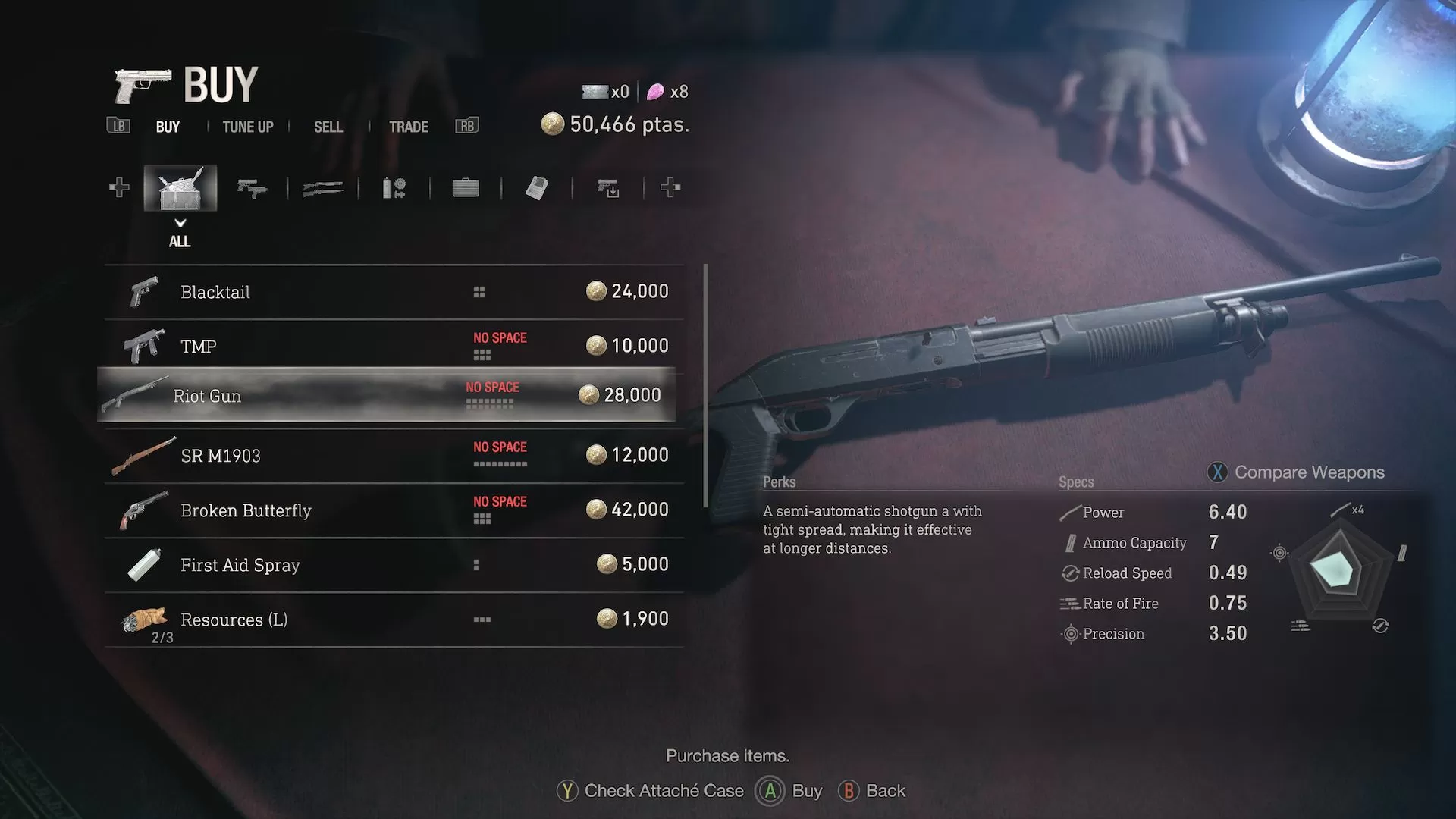The height and width of the screenshot is (819, 1456).
Task: Select the health items category filter
Action: 395,187
